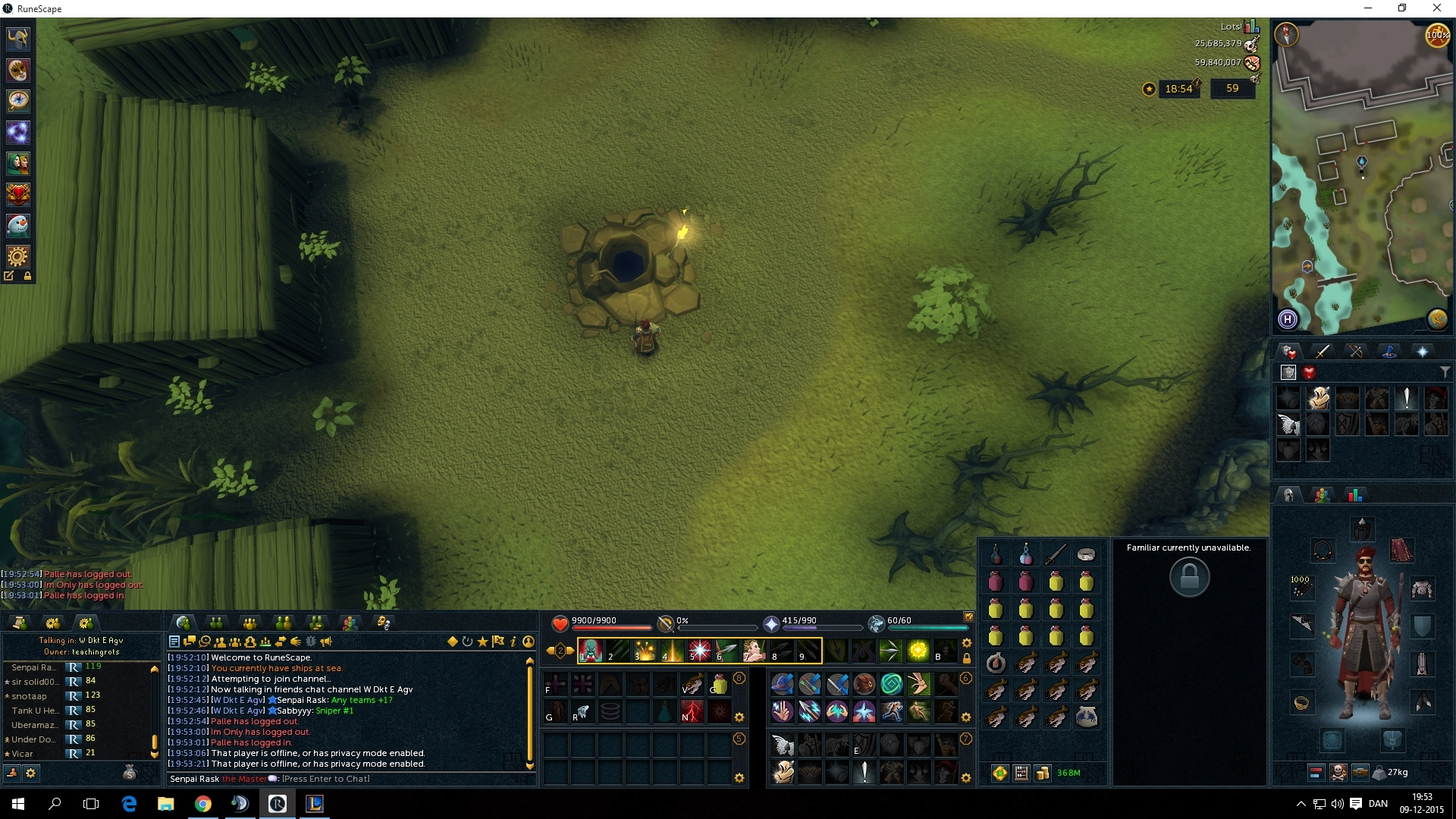Toggle the interface edit lock padlock in sidebar

[27, 277]
